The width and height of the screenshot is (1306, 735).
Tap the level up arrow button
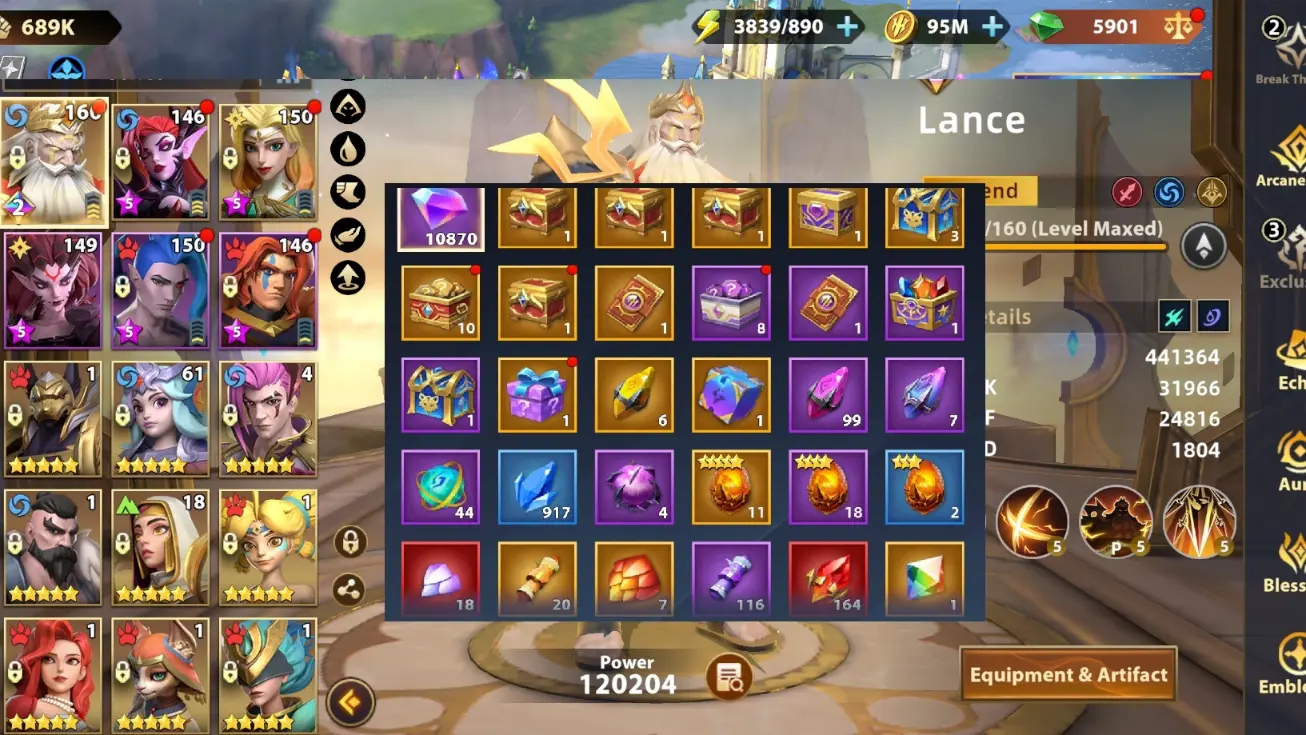point(1203,246)
